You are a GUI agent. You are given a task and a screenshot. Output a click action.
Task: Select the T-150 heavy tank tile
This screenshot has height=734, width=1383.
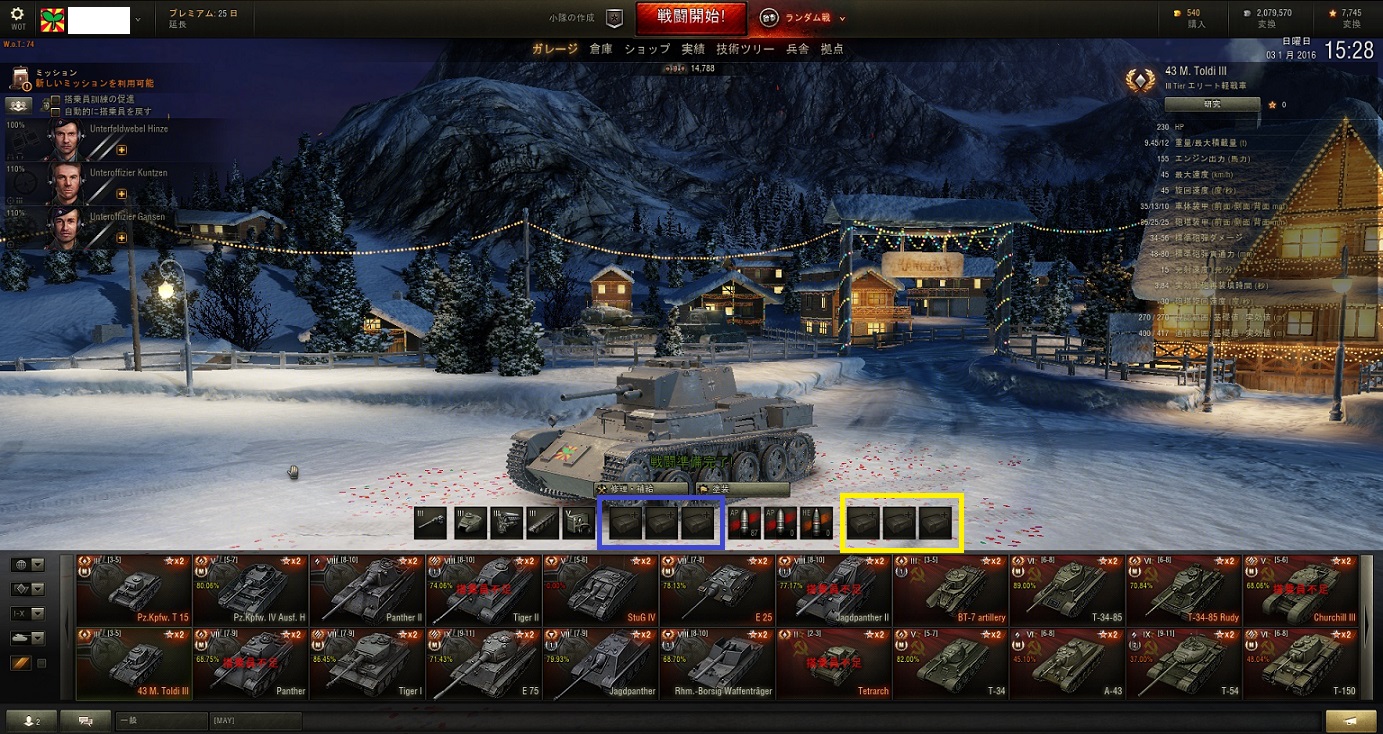(x=1300, y=664)
